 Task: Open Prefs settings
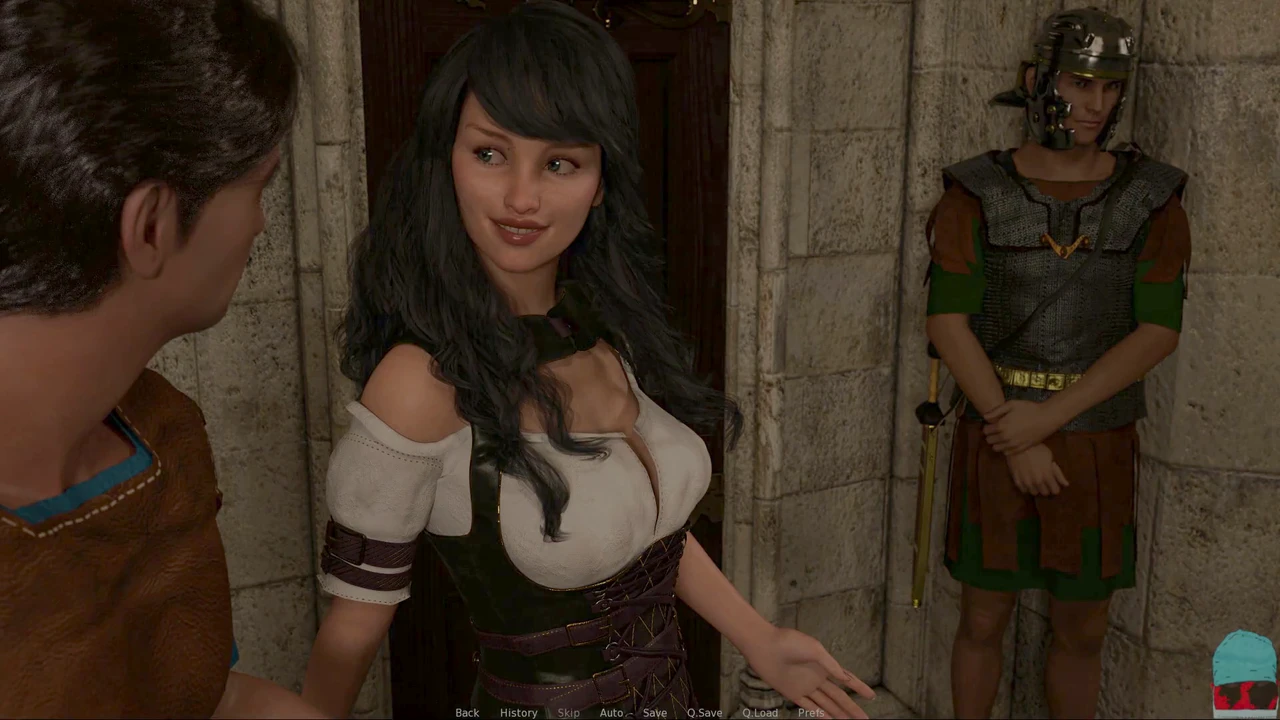click(x=811, y=712)
